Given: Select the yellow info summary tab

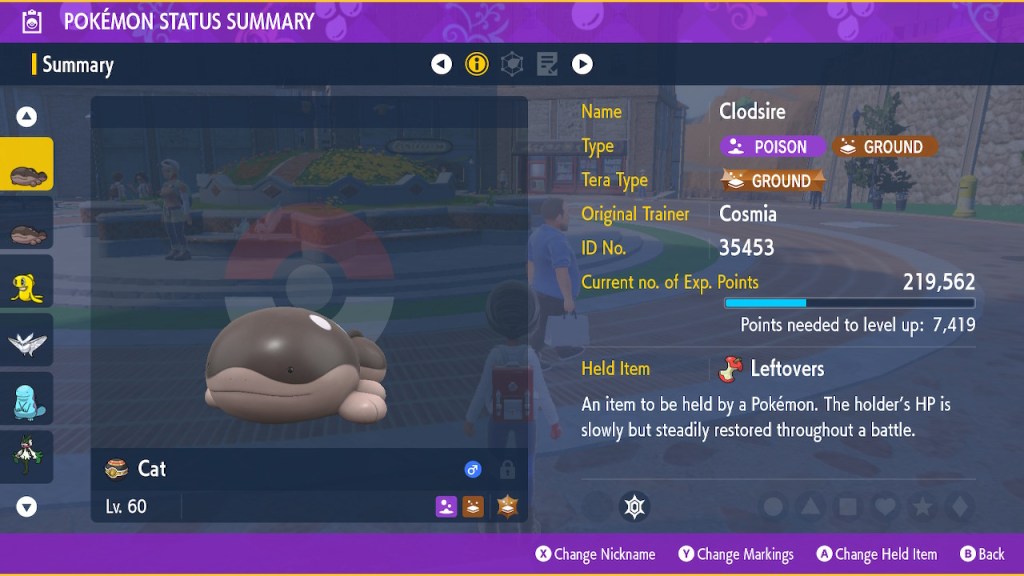Looking at the screenshot, I should (x=477, y=65).
